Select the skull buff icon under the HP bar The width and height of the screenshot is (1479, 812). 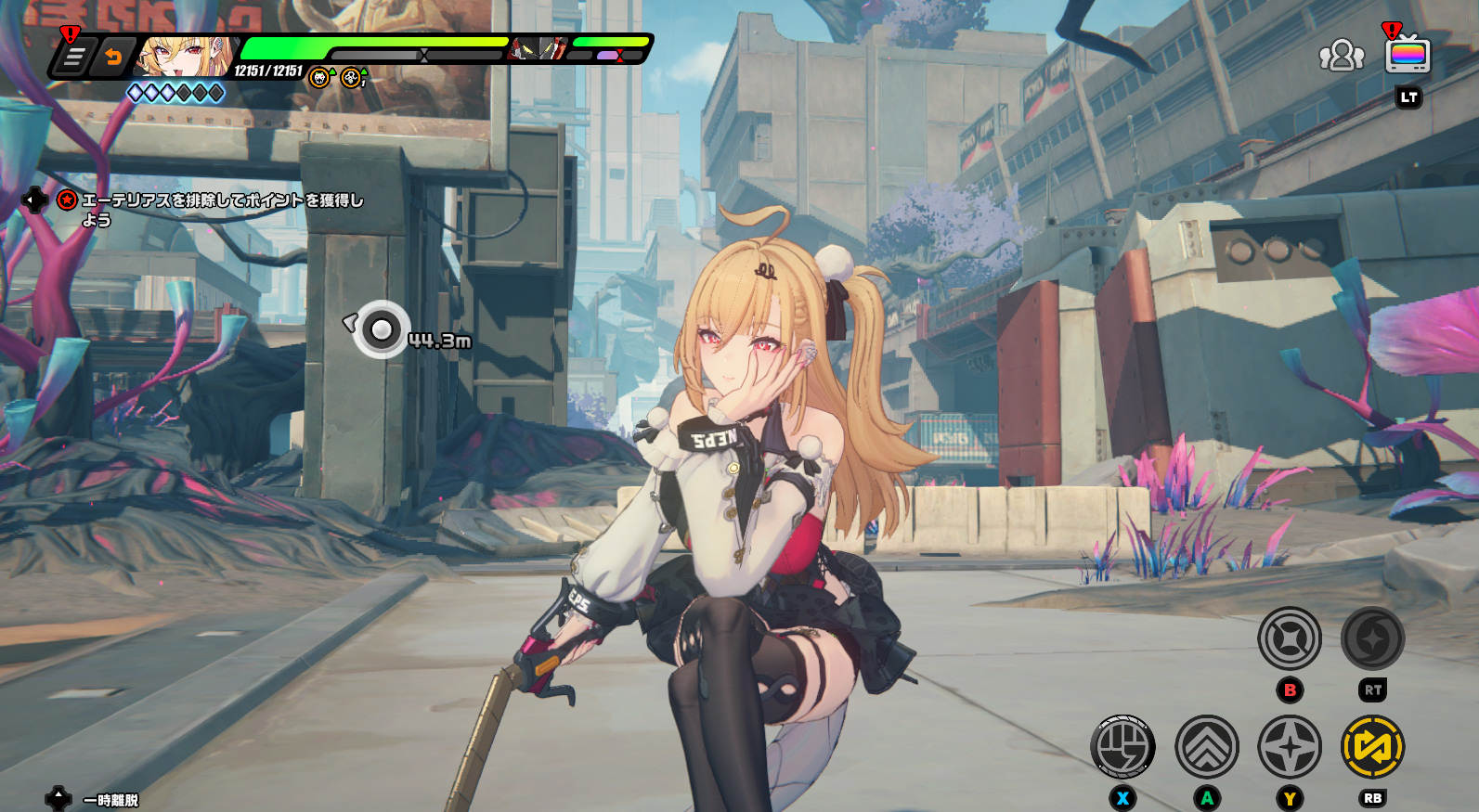319,78
